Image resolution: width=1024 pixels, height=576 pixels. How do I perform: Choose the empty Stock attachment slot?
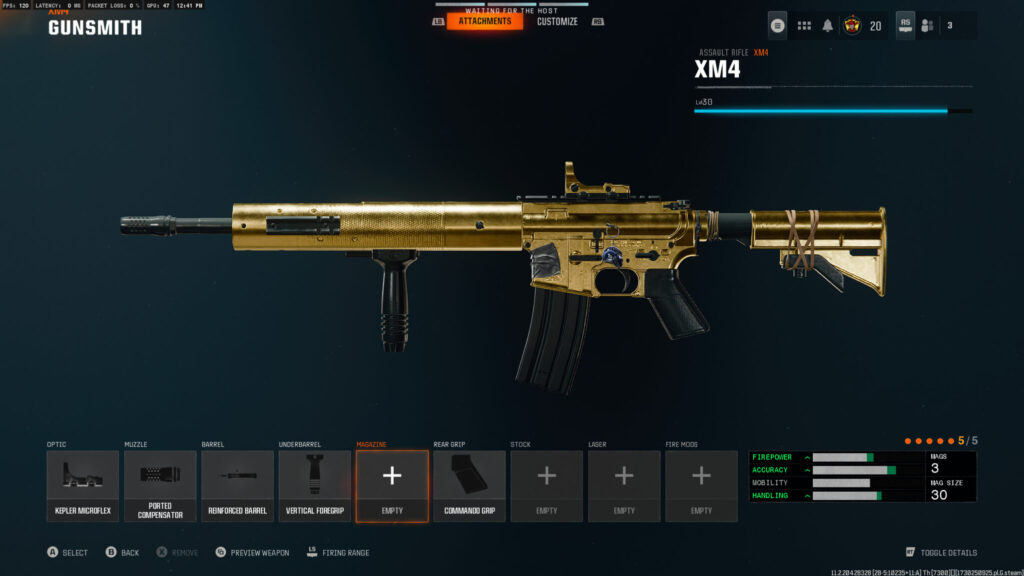pos(547,485)
